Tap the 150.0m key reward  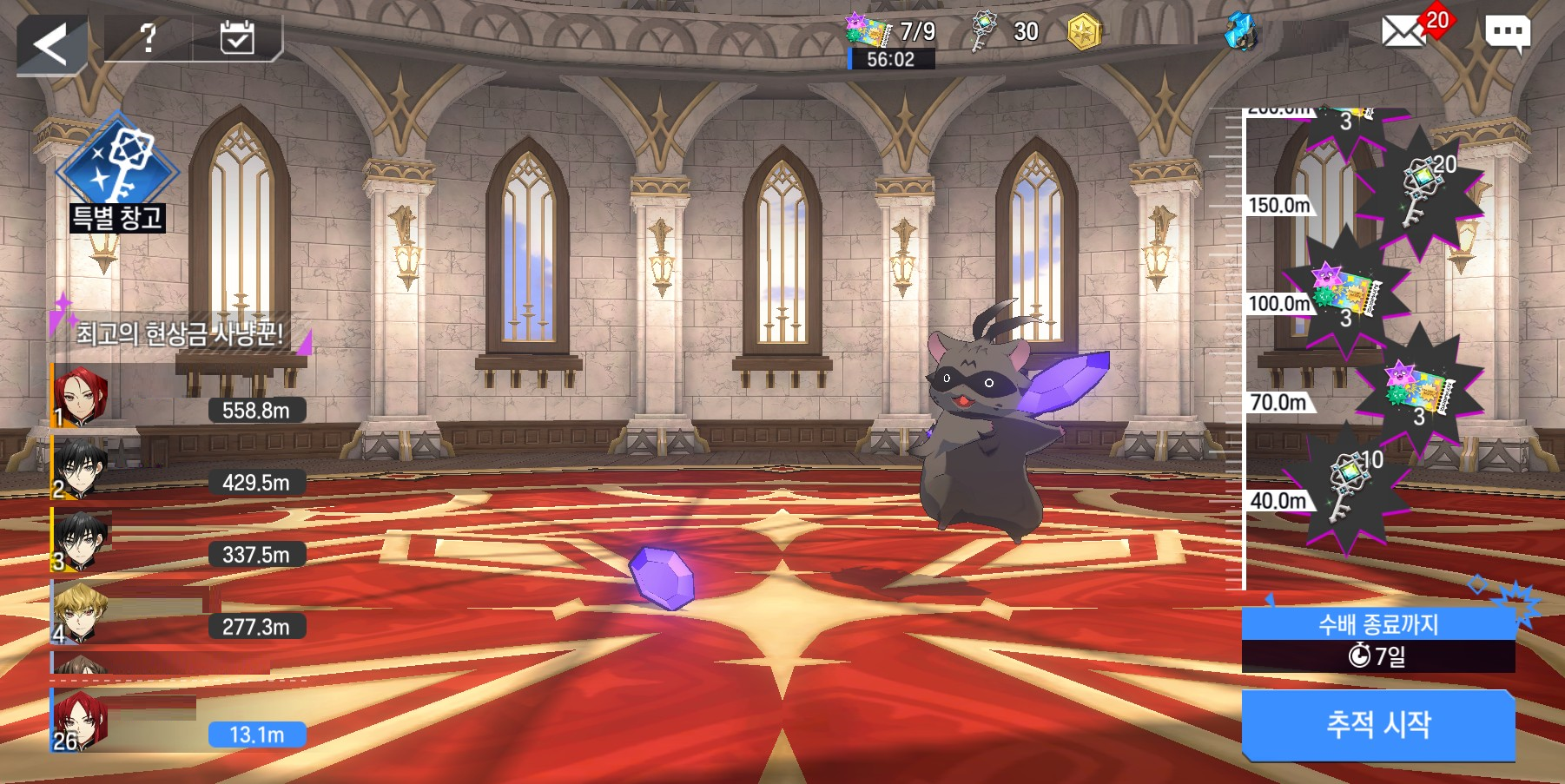coord(1420,190)
